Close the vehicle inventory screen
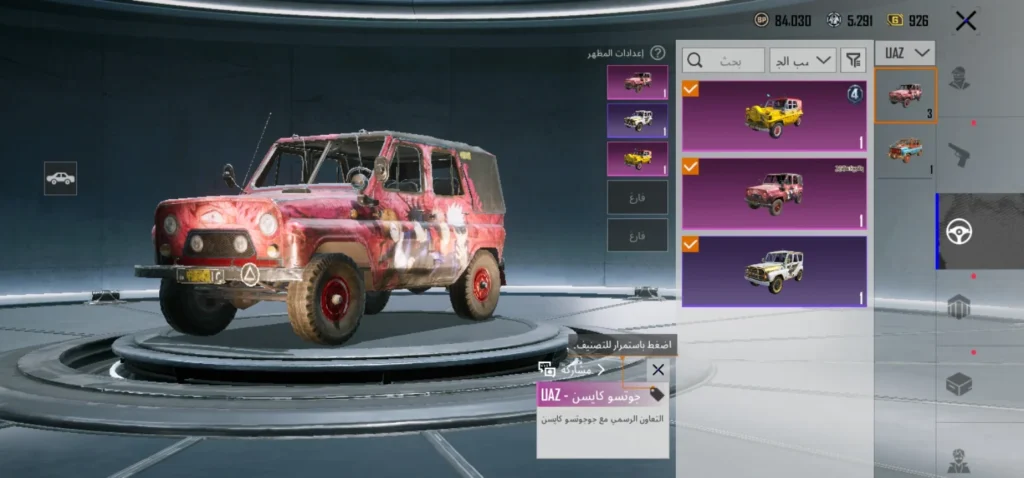Image resolution: width=1024 pixels, height=478 pixels. pos(965,20)
